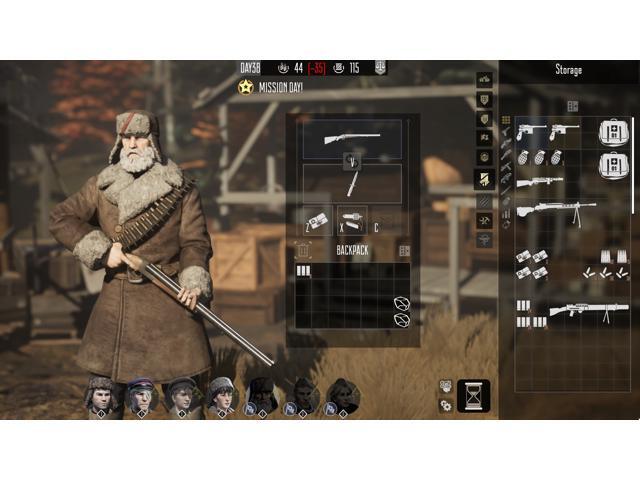Sort storage using the icon under Storage title
The height and width of the screenshot is (480, 640).
tap(573, 106)
